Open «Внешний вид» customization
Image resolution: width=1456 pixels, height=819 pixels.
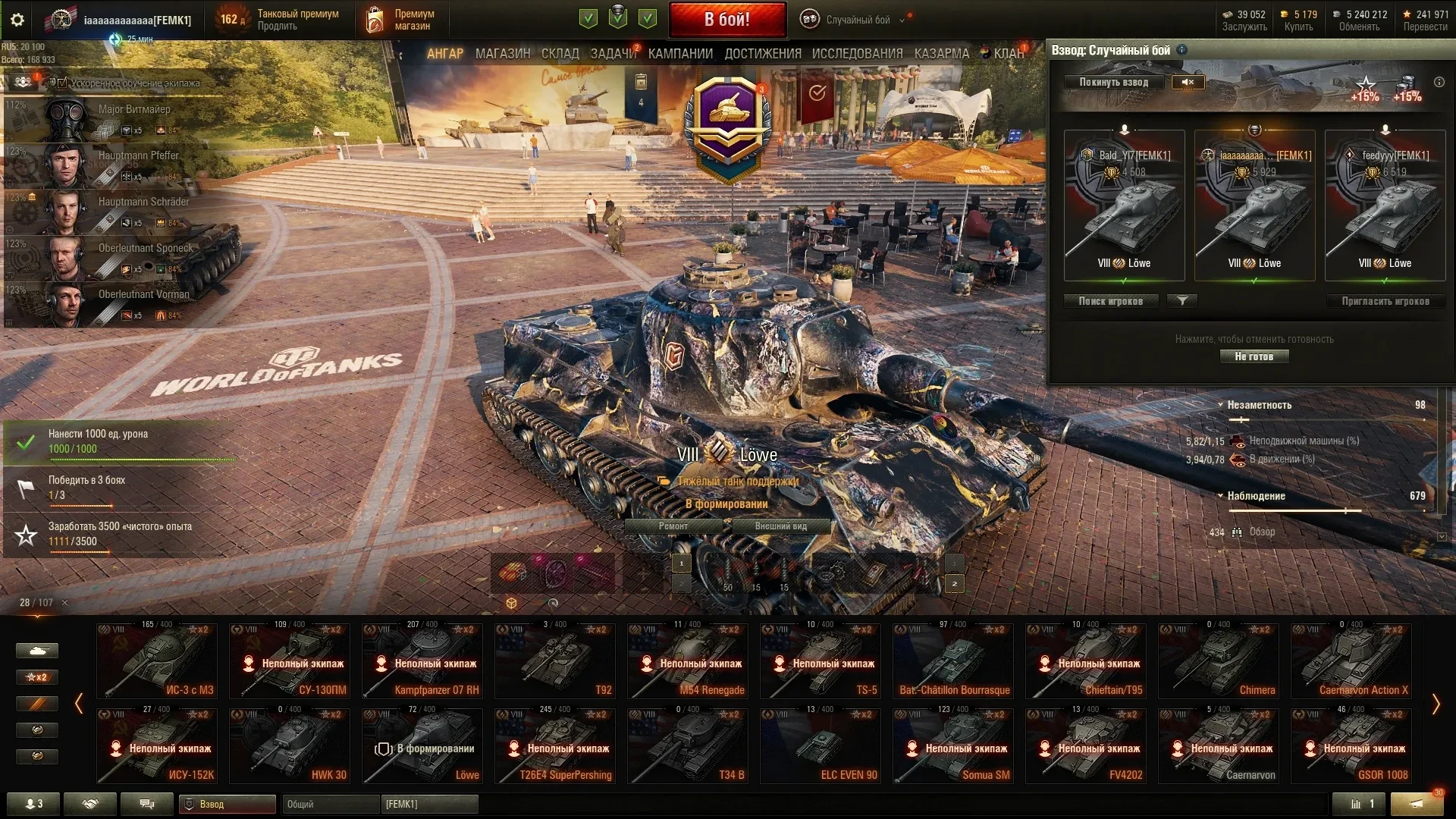780,526
